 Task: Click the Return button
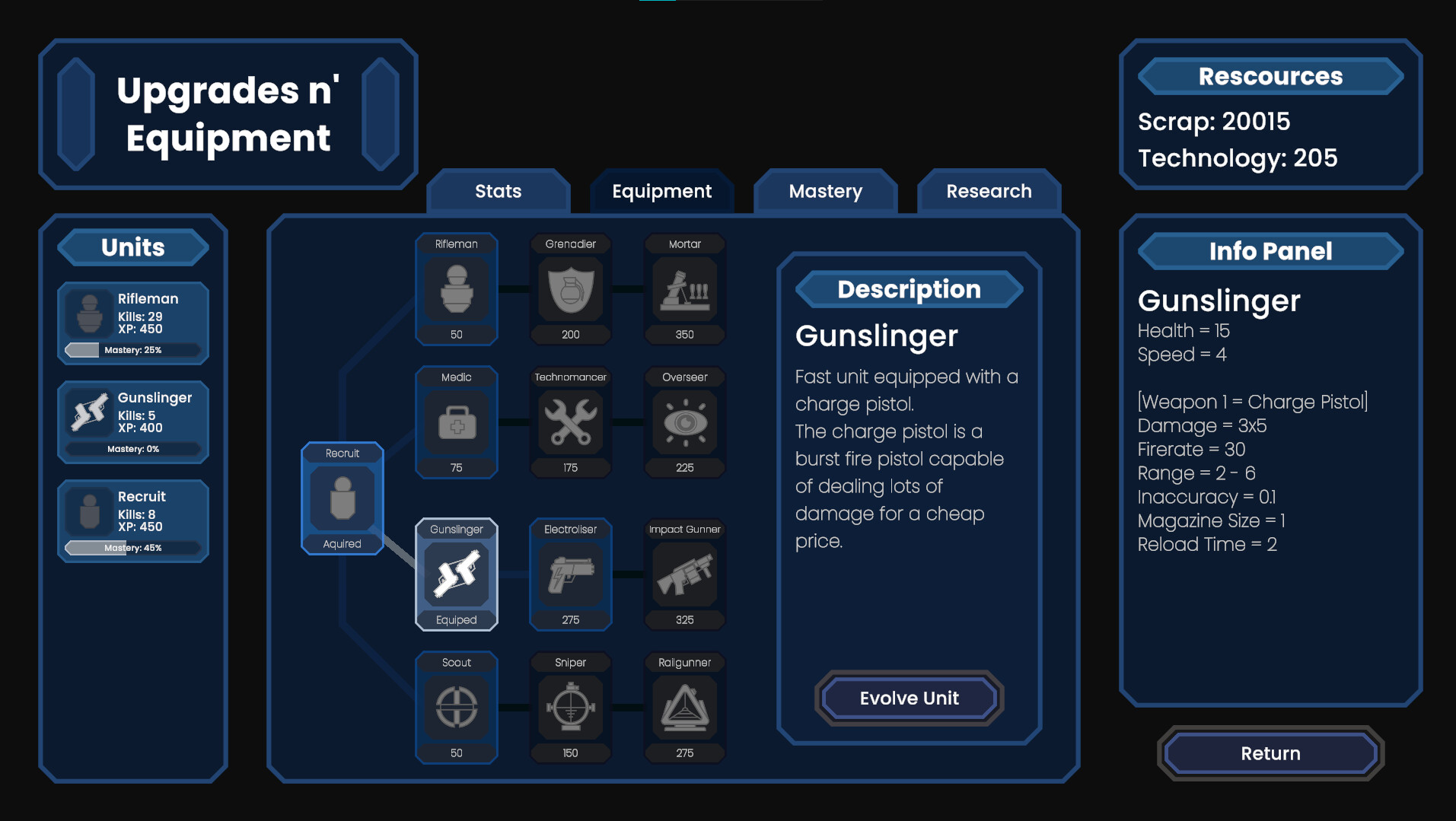(1269, 753)
